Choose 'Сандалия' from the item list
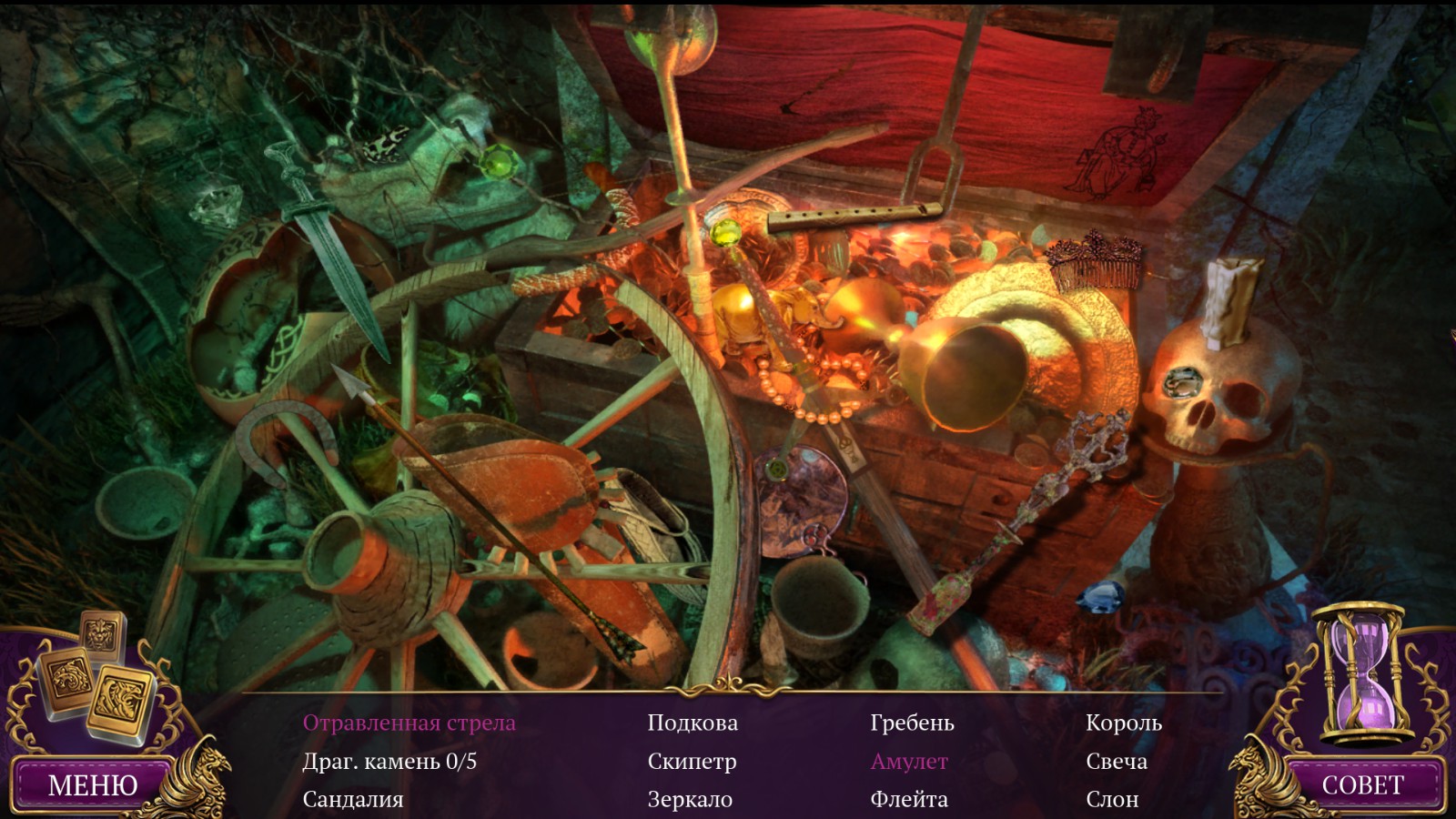The image size is (1456, 819). (x=353, y=800)
